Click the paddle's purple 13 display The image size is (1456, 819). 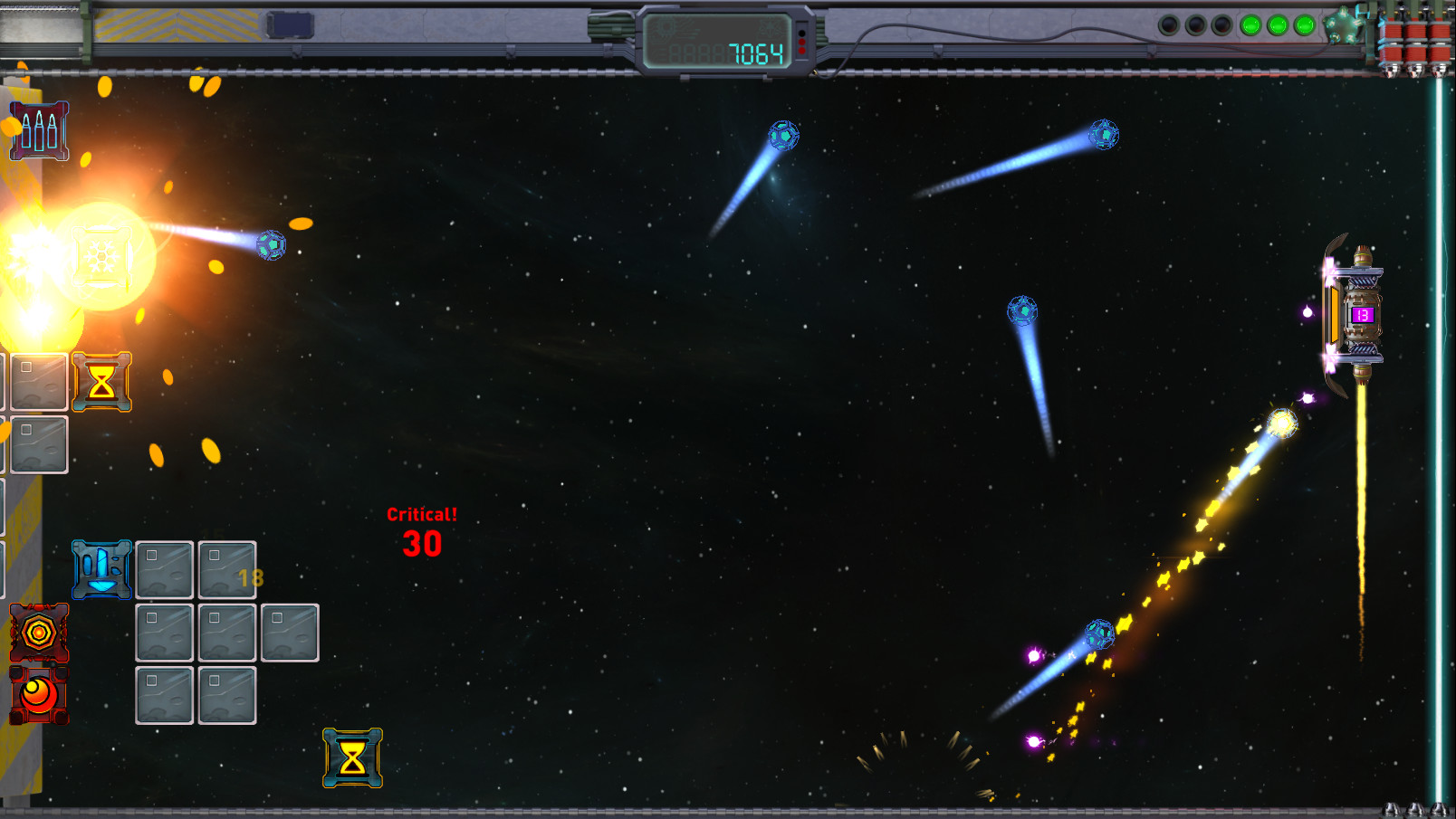pyautogui.click(x=1361, y=316)
